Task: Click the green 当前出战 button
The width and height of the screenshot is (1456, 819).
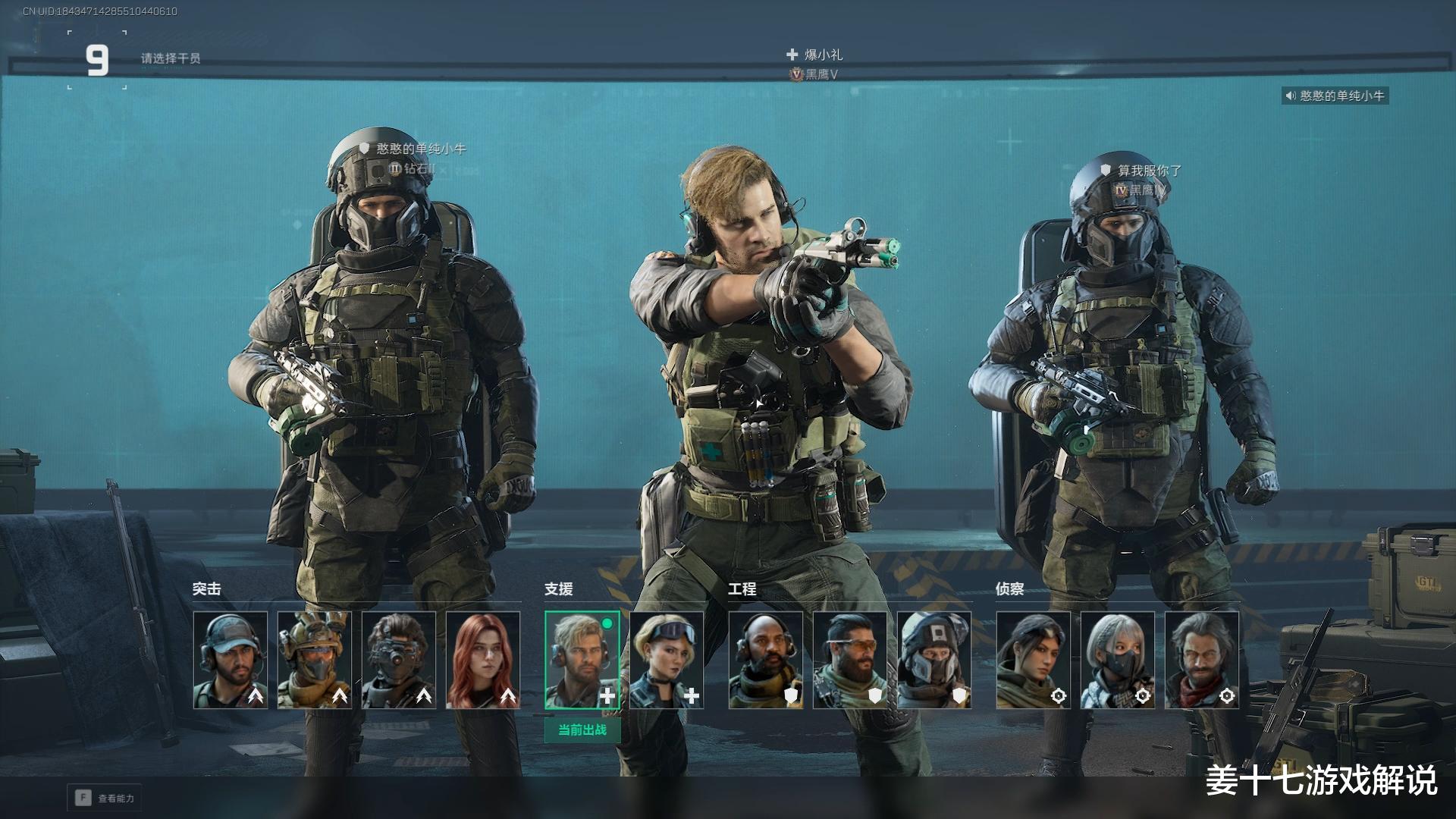Action: click(x=582, y=730)
